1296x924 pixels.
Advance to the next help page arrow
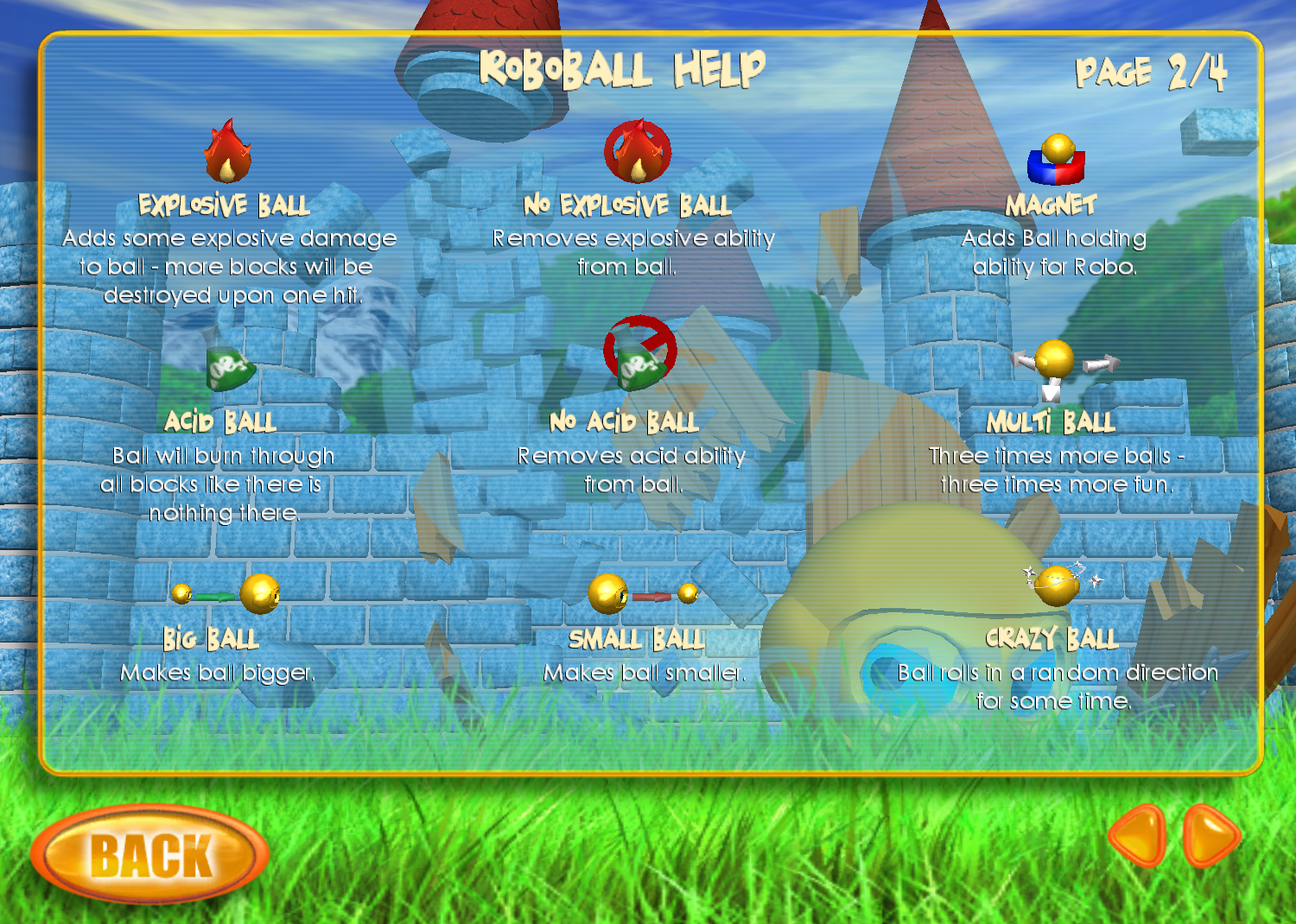[1211, 835]
